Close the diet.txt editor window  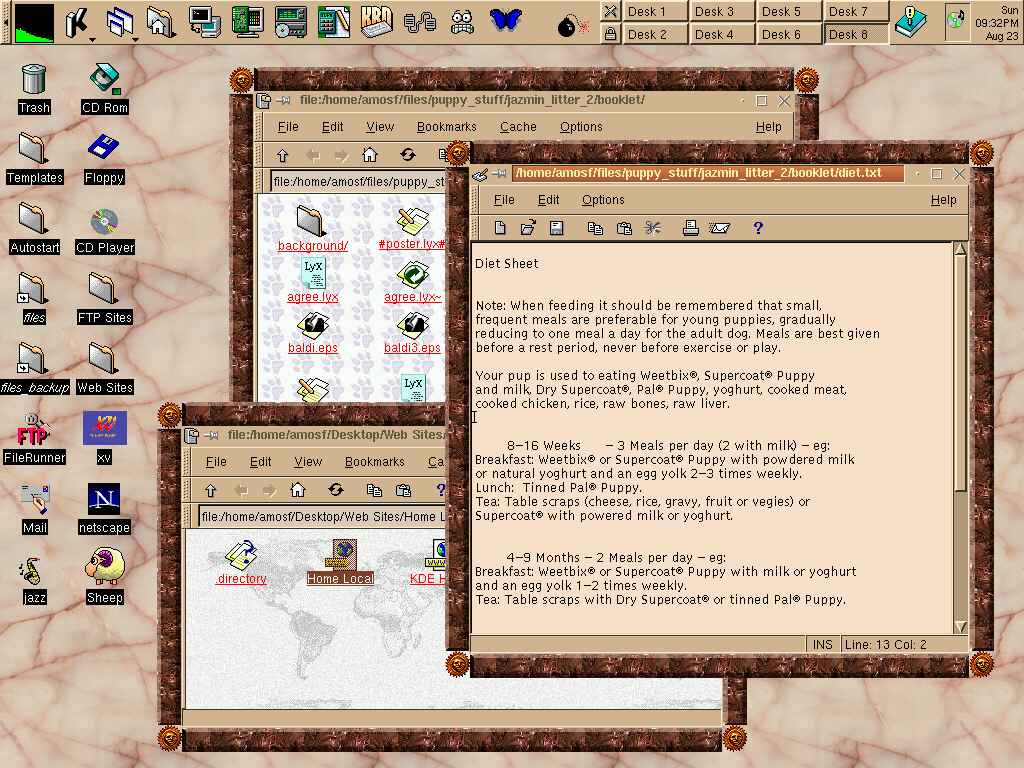pyautogui.click(x=960, y=173)
